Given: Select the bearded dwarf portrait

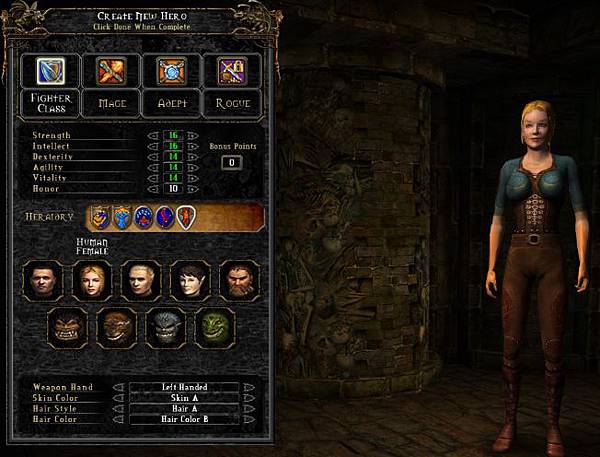Looking at the screenshot, I should [239, 281].
